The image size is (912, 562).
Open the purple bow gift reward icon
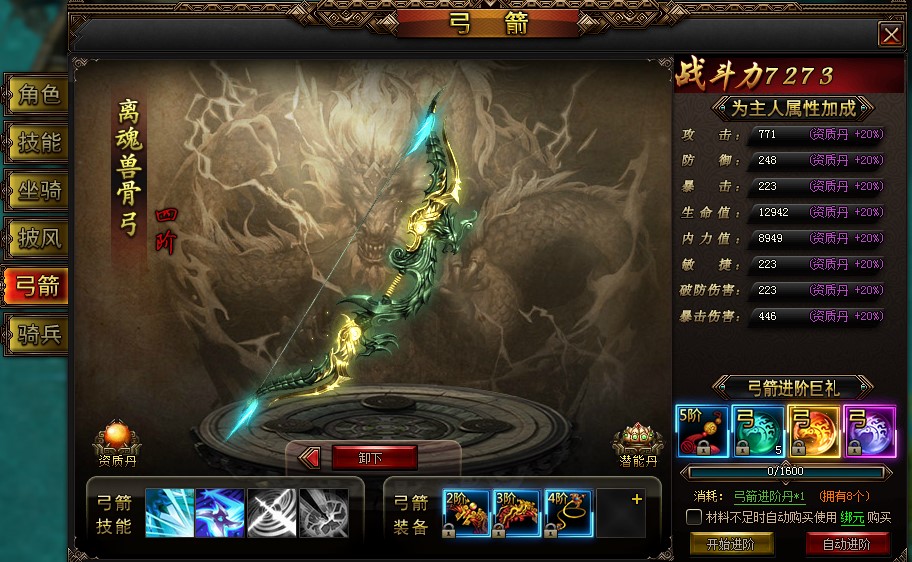click(867, 430)
